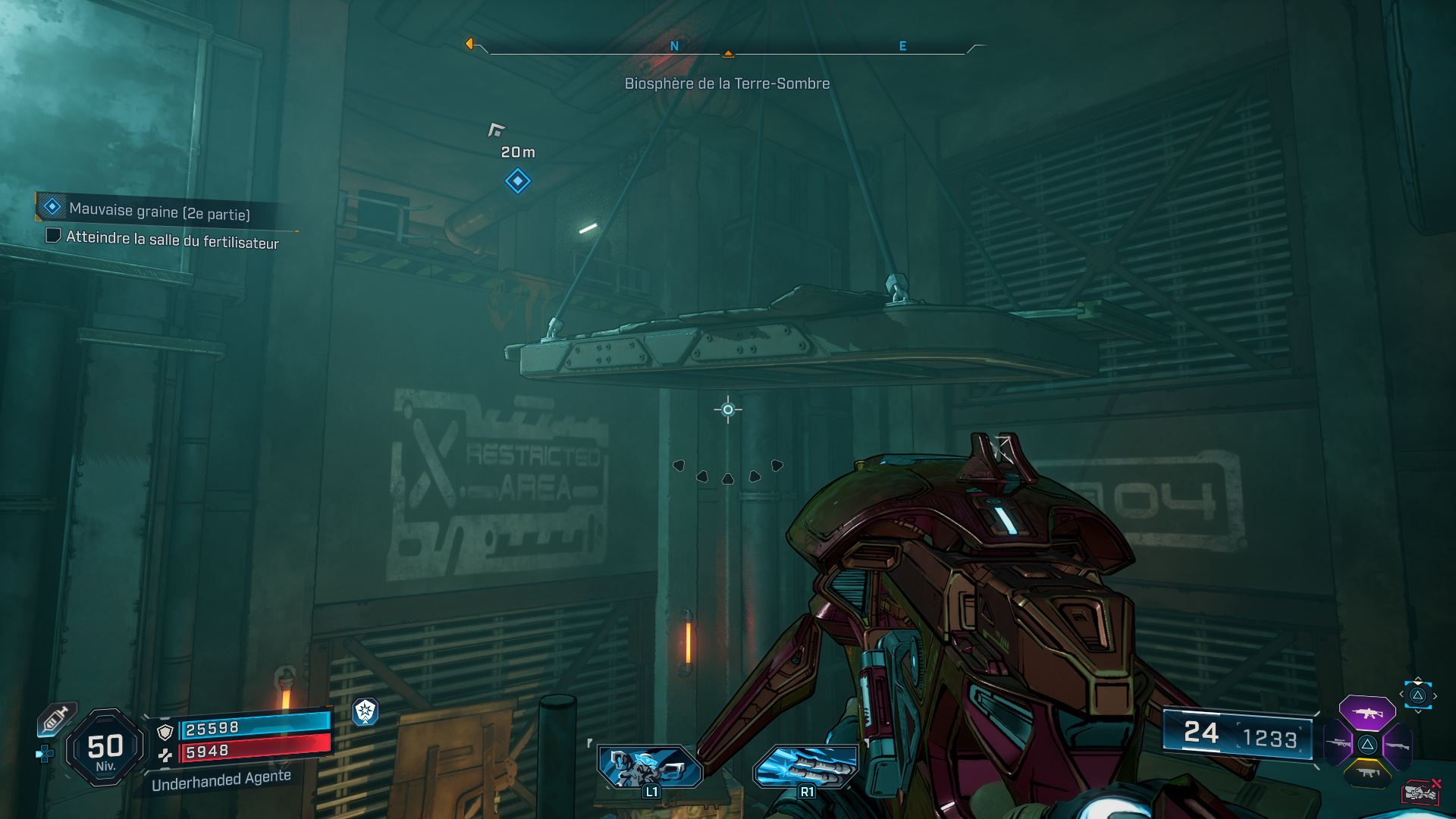
Task: Check the 'Atteindre la salle du fertilisateur' objective box
Action: point(53,237)
